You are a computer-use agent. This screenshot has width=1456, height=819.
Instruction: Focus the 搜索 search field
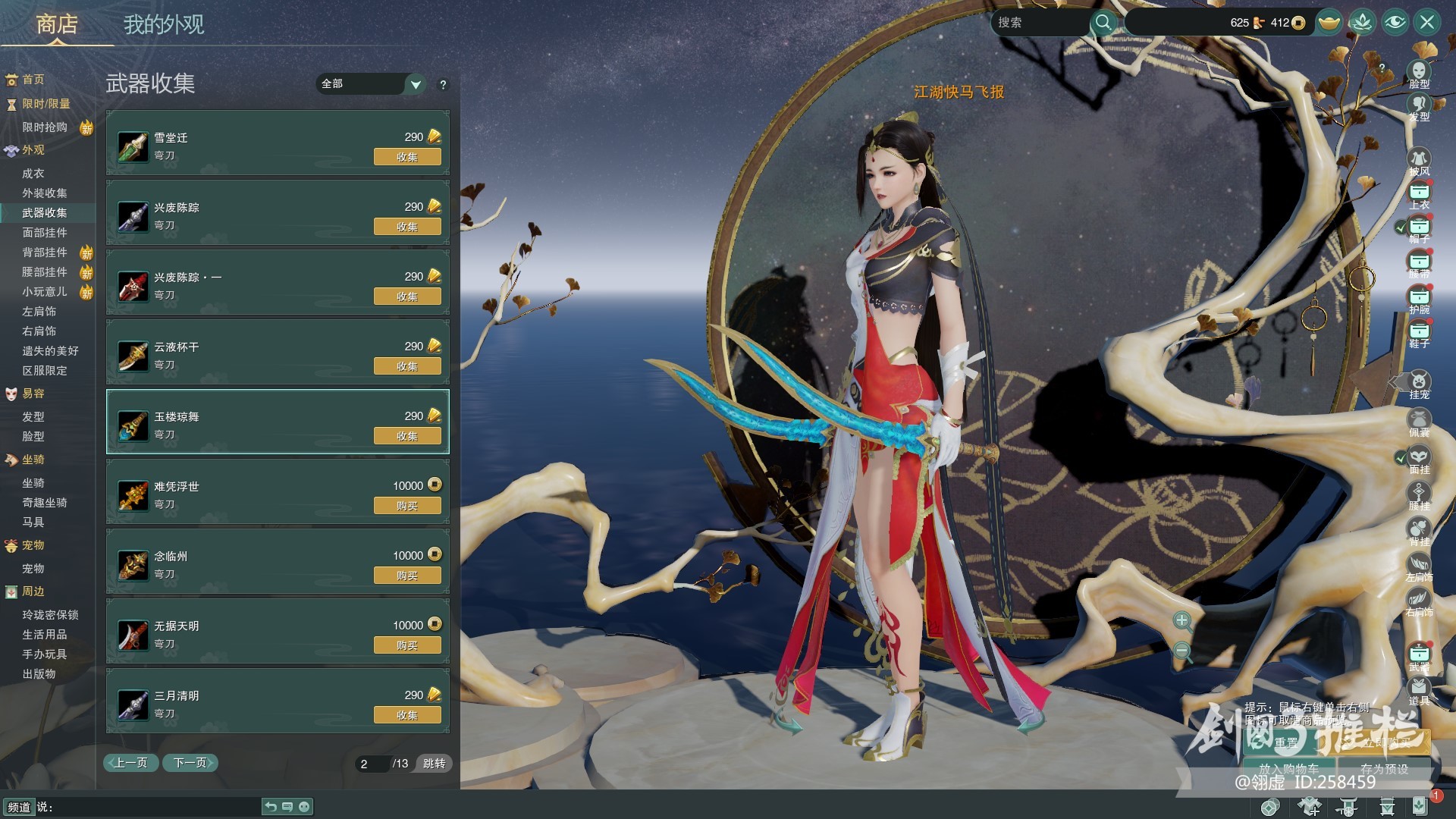click(1040, 23)
